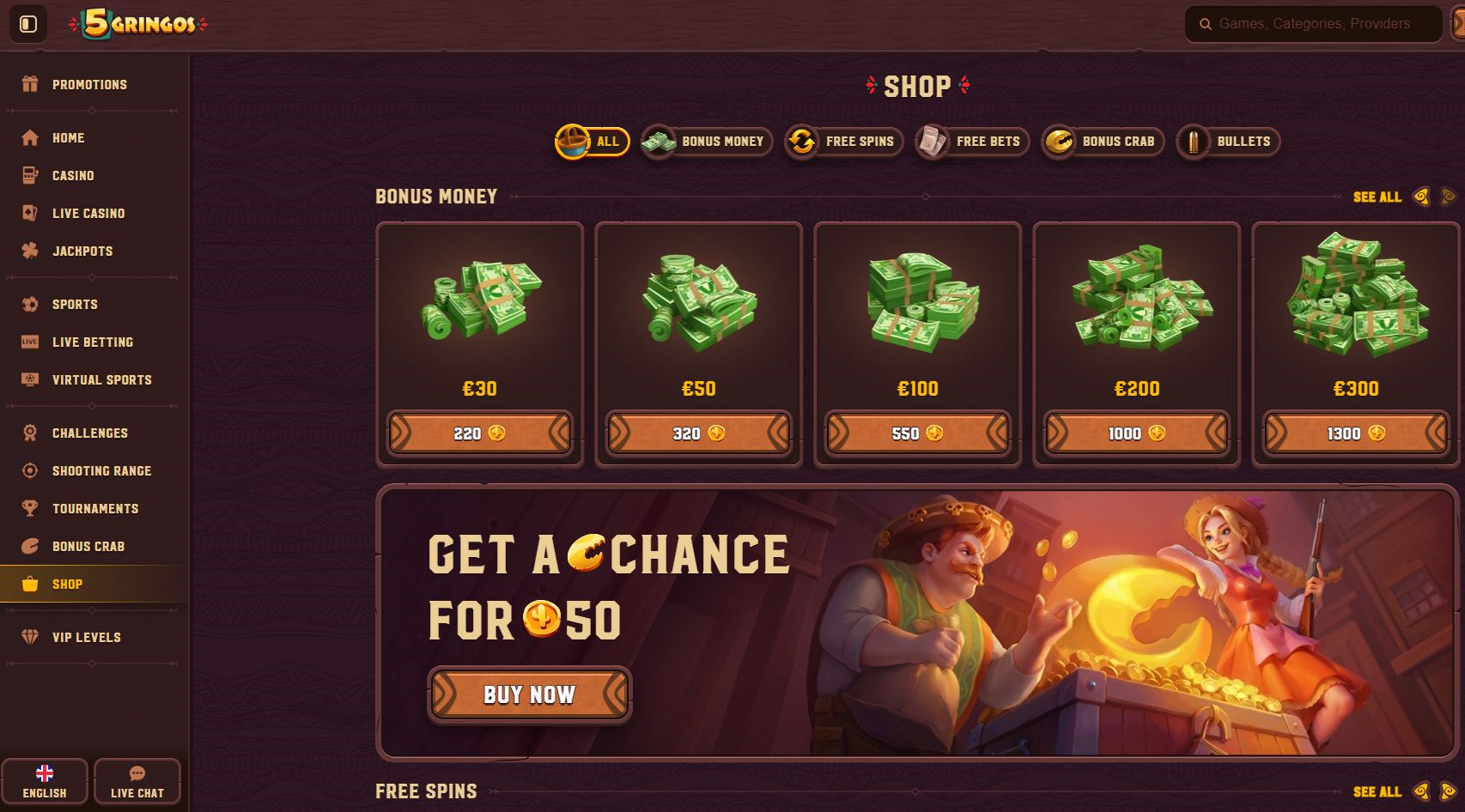This screenshot has width=1465, height=812.
Task: Buy €30 bonus money for 220 coins
Action: click(479, 433)
